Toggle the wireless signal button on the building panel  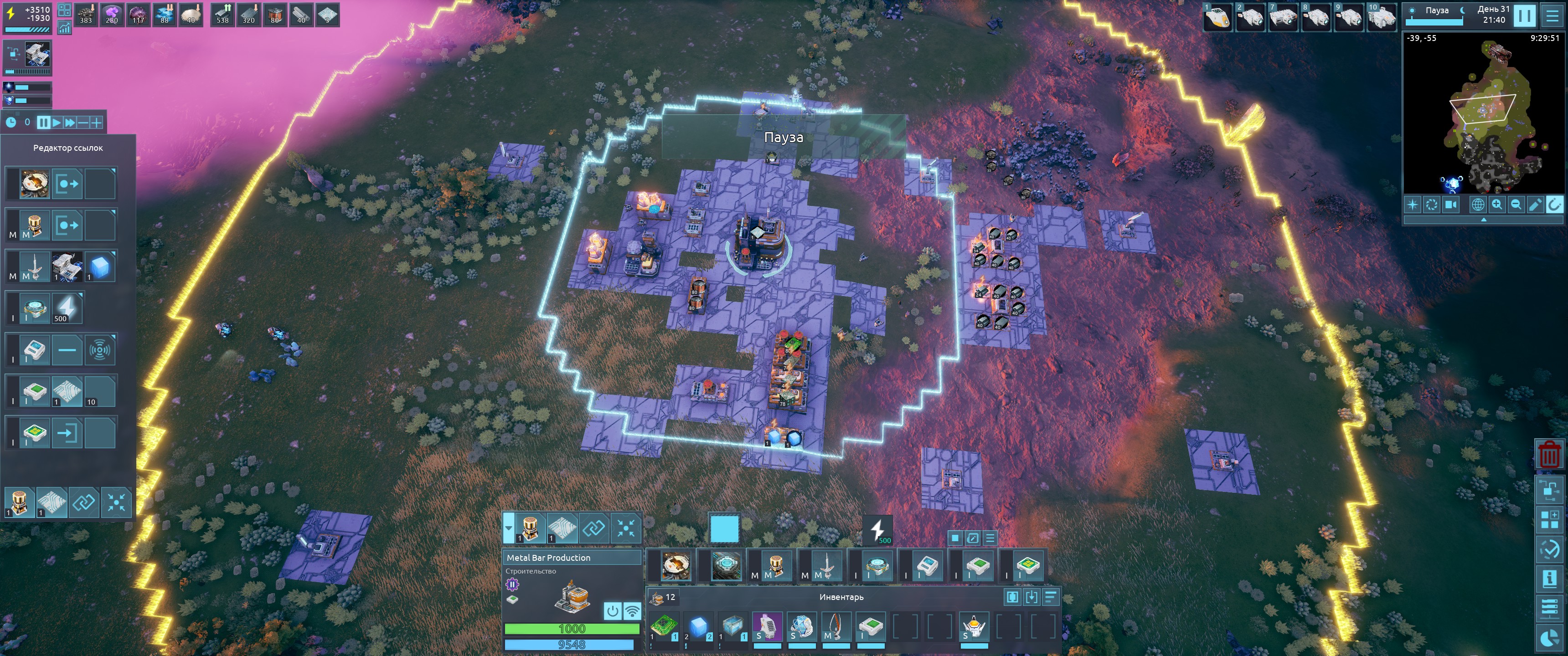click(x=632, y=610)
